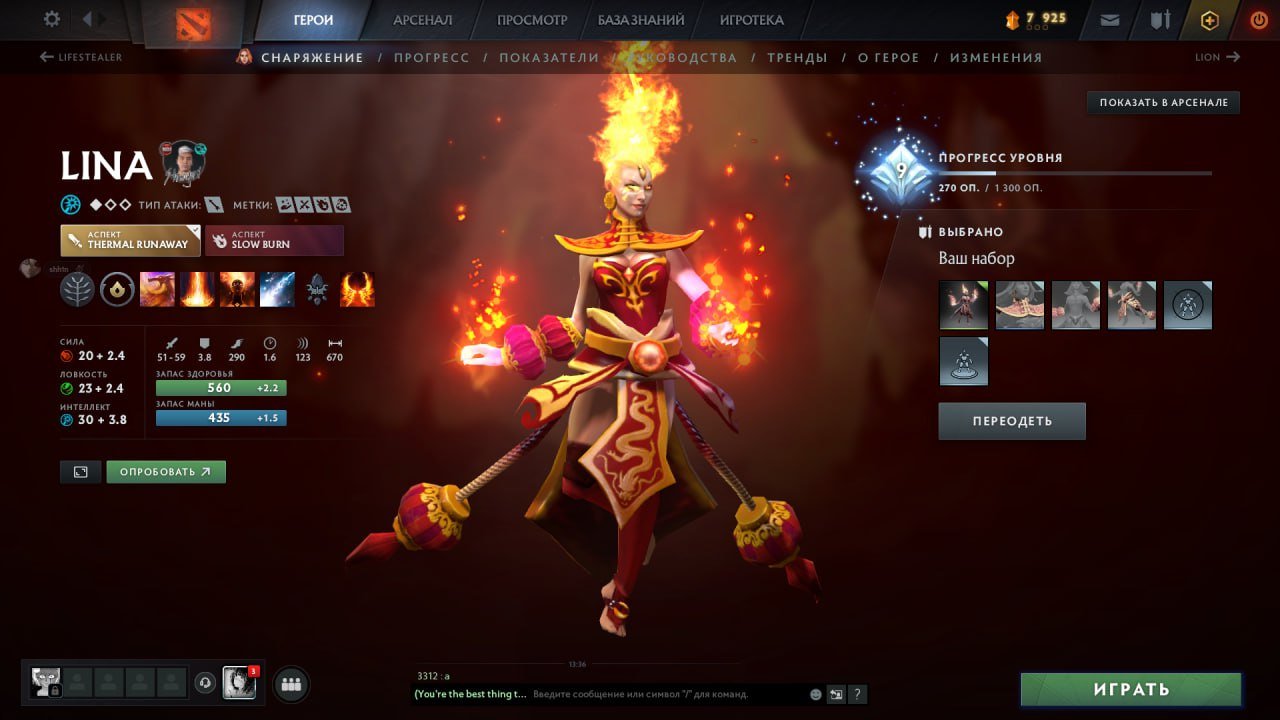This screenshot has height=720, width=1280.
Task: Select the Dragon Slave ability icon
Action: 157,290
